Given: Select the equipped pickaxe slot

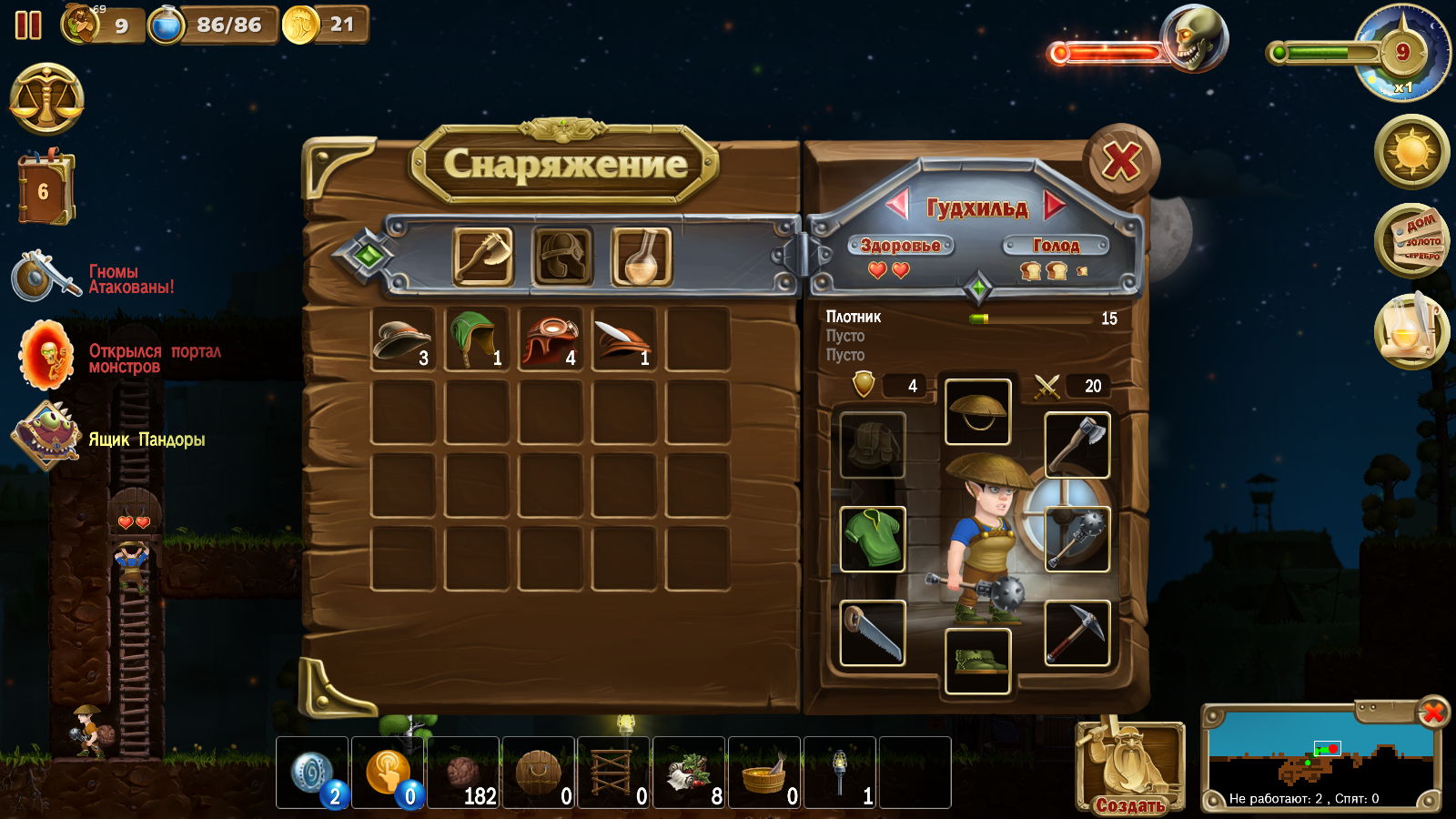Looking at the screenshot, I should click(1077, 633).
